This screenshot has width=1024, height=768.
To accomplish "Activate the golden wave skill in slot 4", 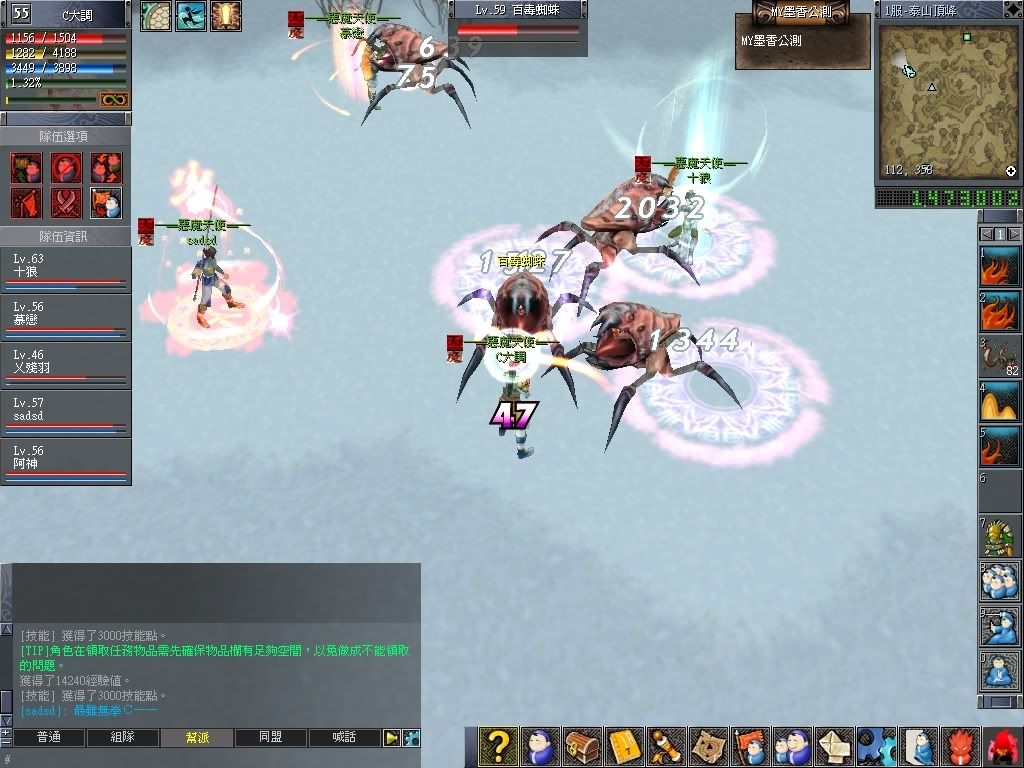I will pos(999,401).
